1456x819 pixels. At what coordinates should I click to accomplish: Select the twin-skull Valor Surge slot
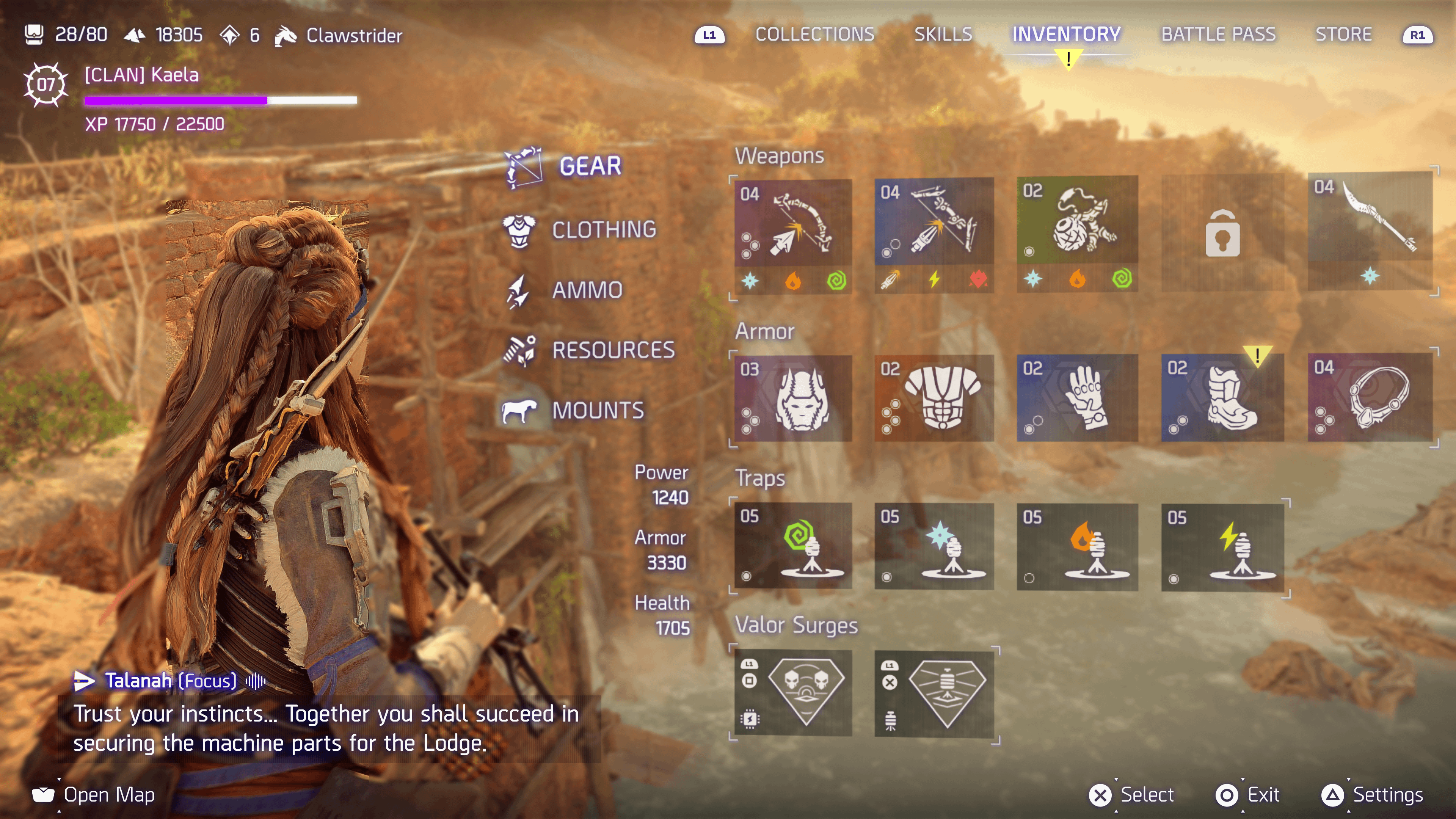pyautogui.click(x=793, y=693)
